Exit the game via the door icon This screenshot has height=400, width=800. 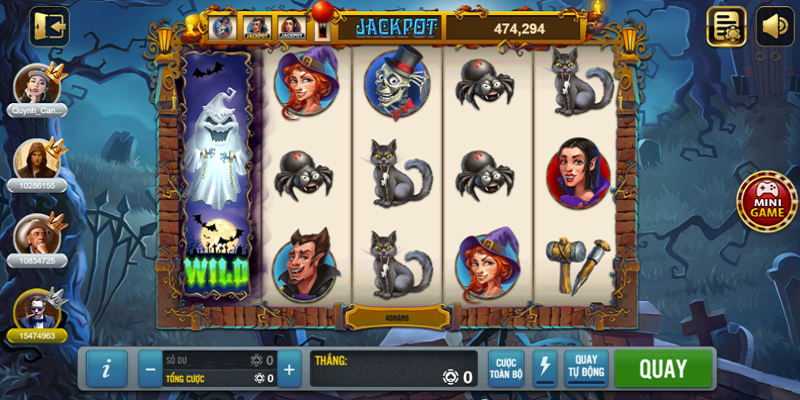(x=48, y=24)
